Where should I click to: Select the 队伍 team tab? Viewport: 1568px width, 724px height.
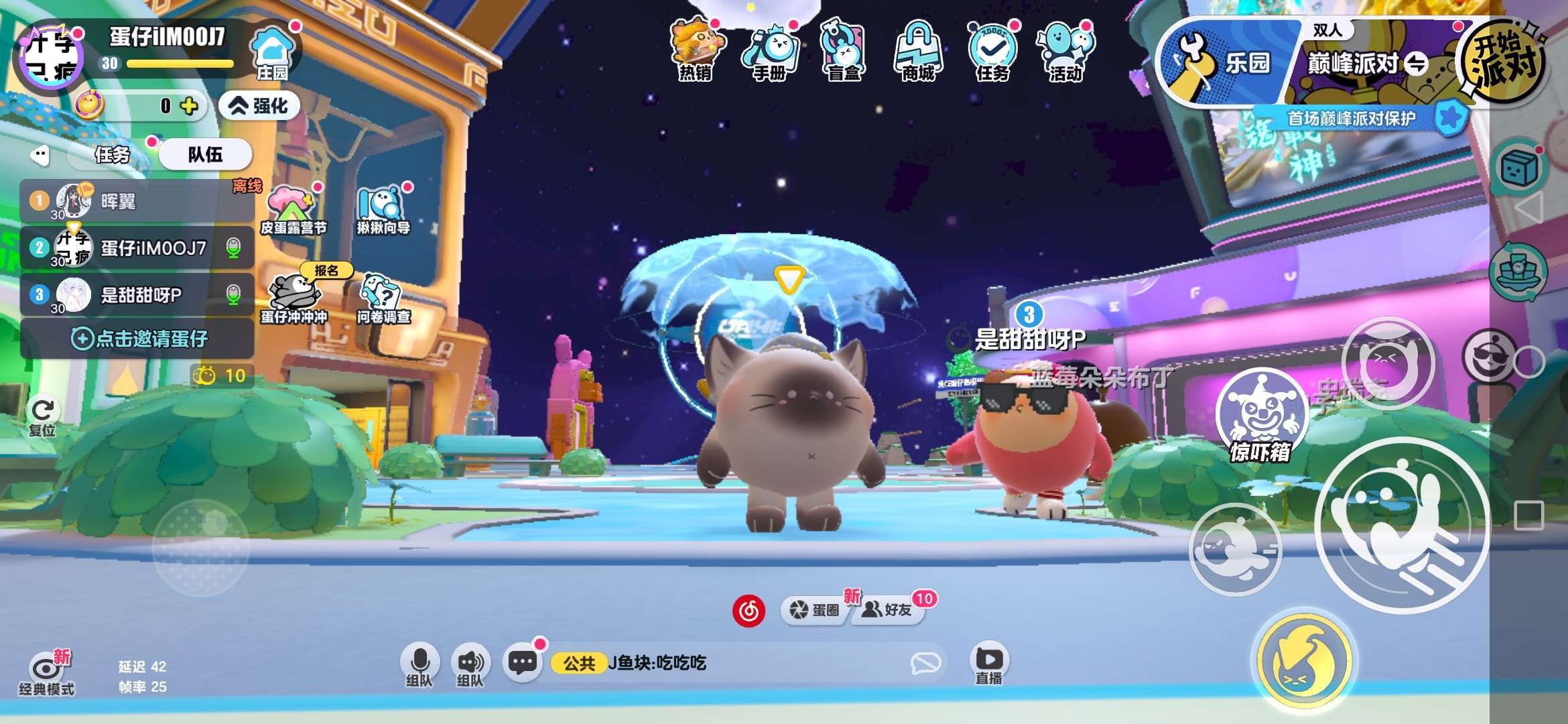(x=205, y=155)
